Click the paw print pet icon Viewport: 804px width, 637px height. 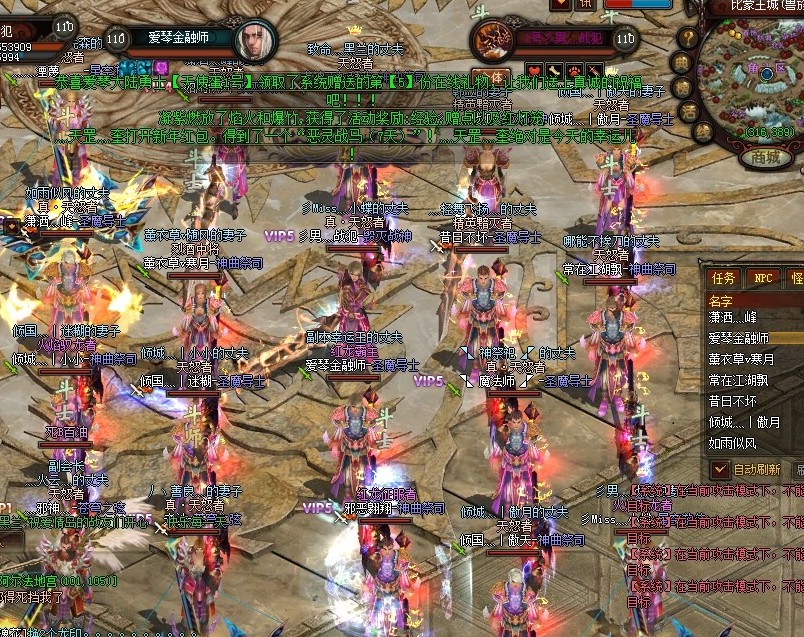pos(576,71)
